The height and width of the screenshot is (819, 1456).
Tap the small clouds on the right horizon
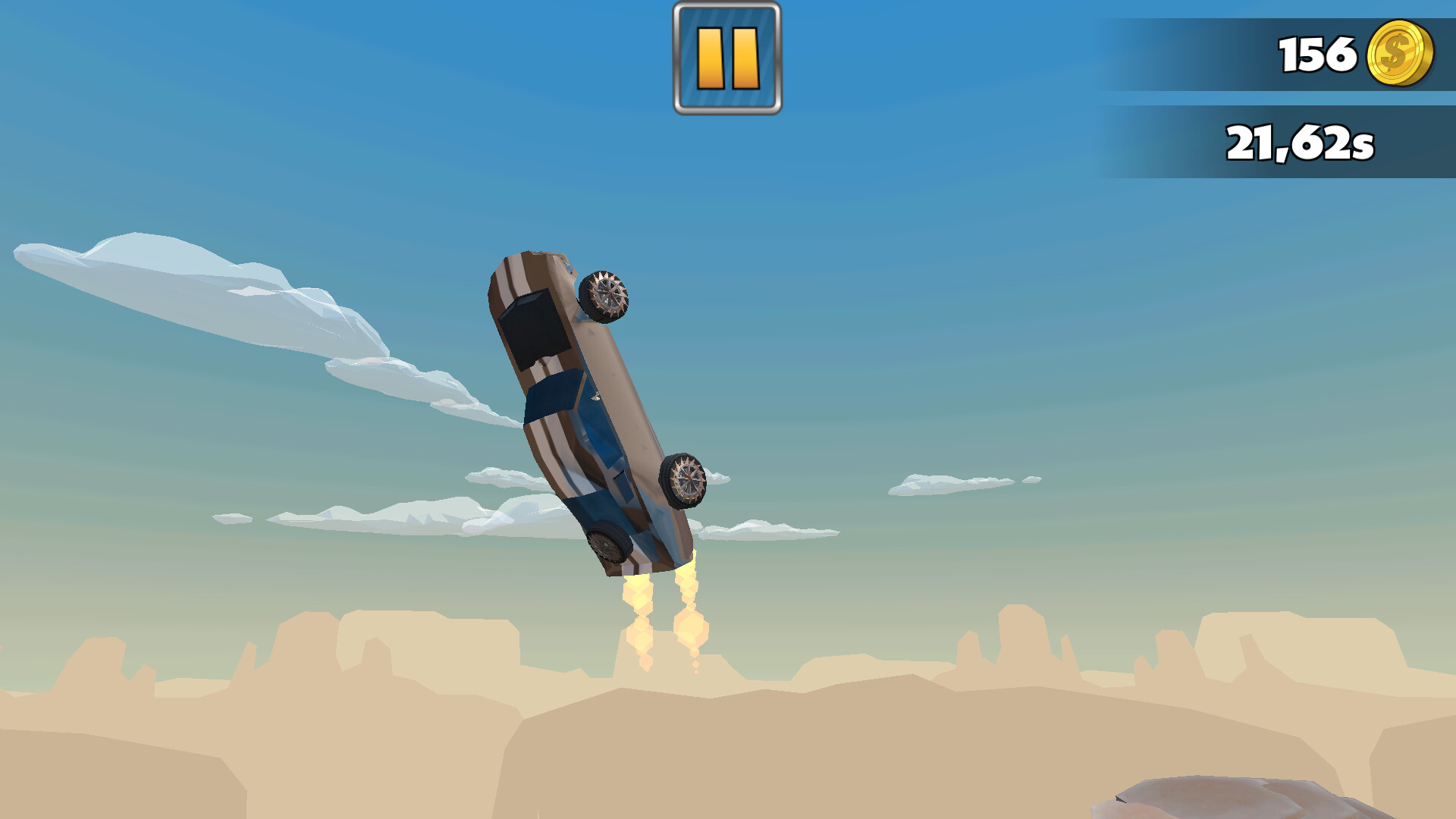point(940,485)
